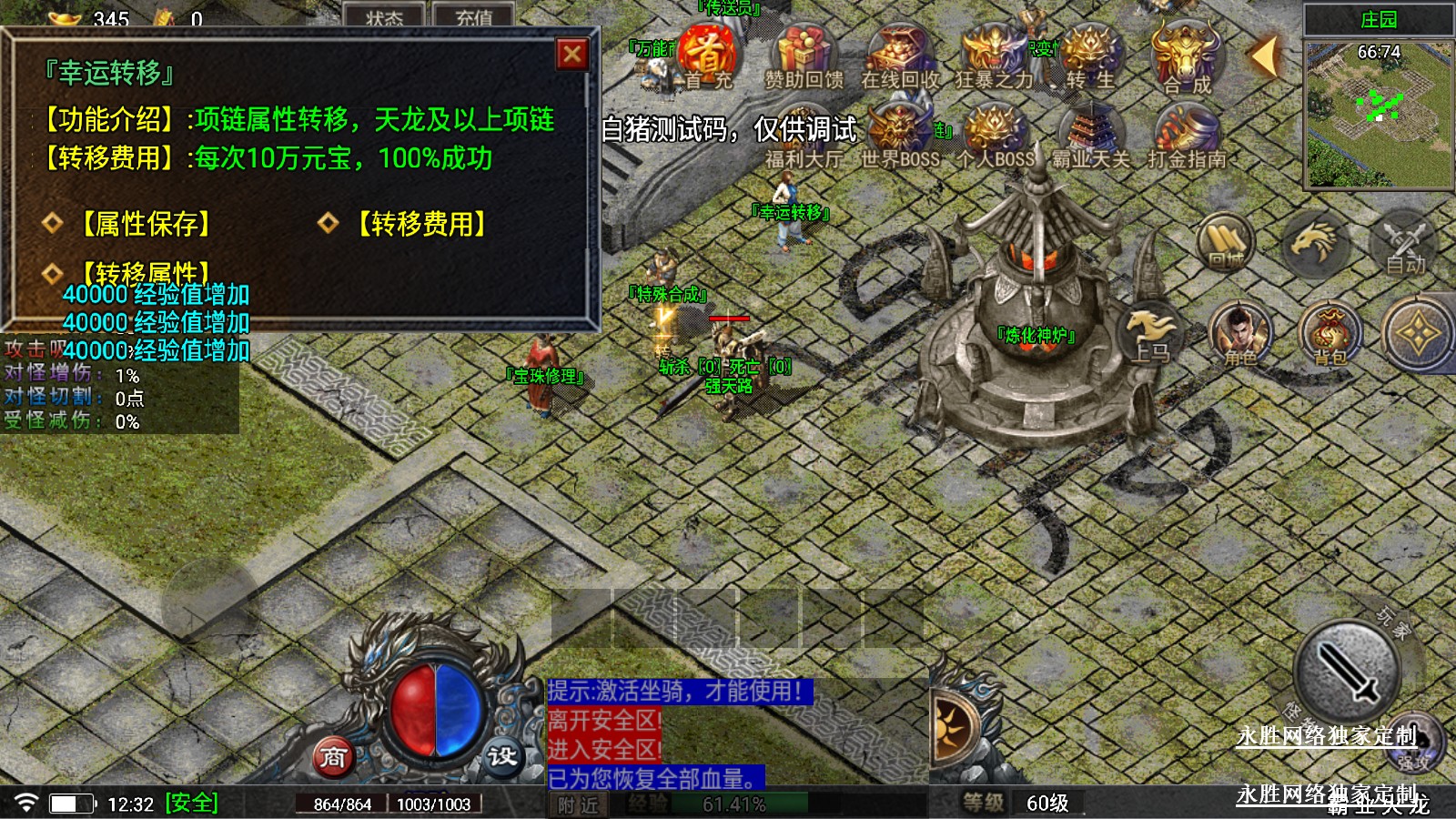Open the 转生 rebirth icon
This screenshot has height=819, width=1456.
pyautogui.click(x=1089, y=56)
